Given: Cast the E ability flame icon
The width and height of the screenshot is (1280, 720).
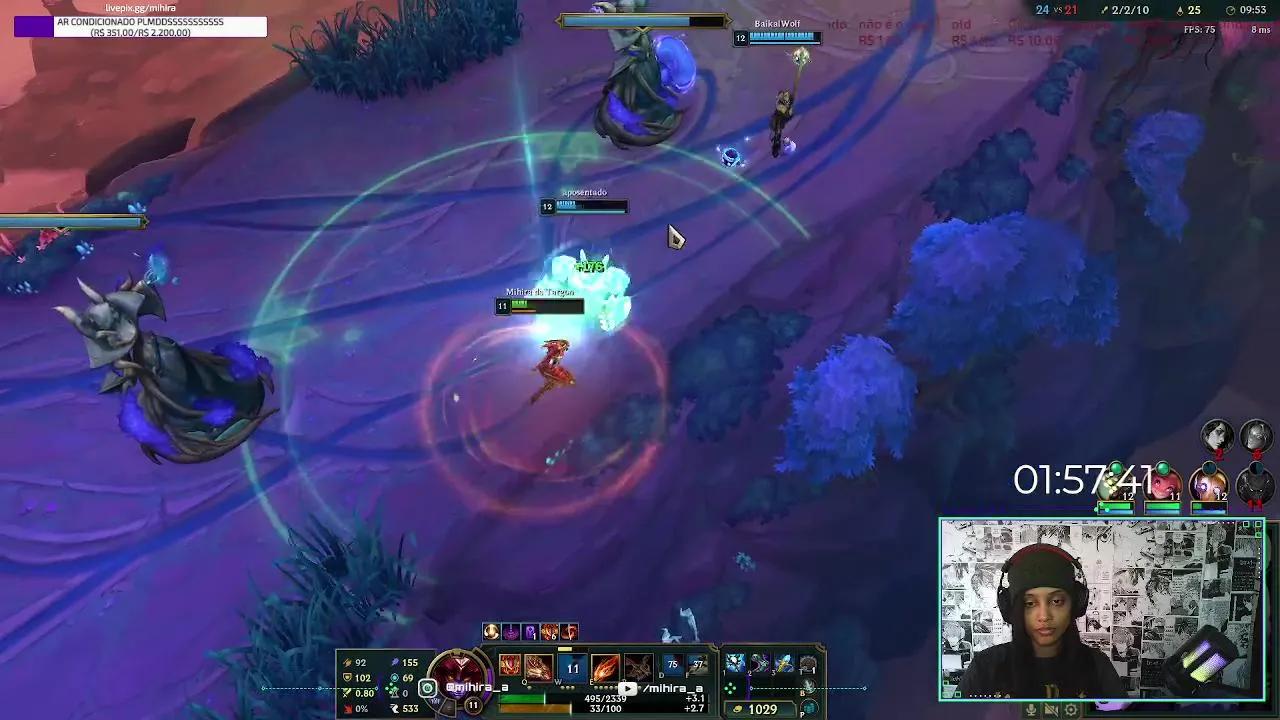Looking at the screenshot, I should click(605, 665).
